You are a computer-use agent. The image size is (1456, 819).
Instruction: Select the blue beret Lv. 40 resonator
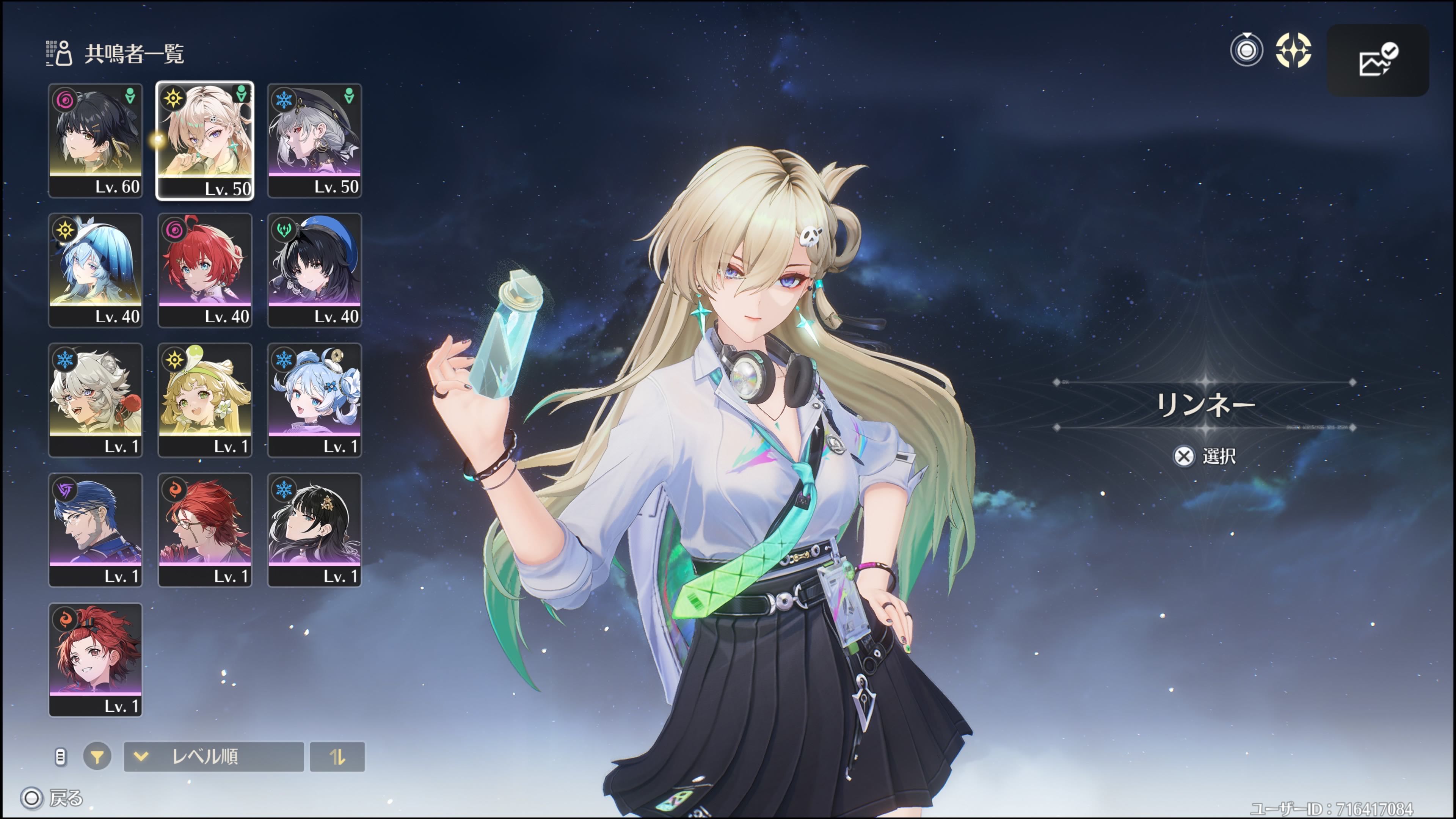314,270
